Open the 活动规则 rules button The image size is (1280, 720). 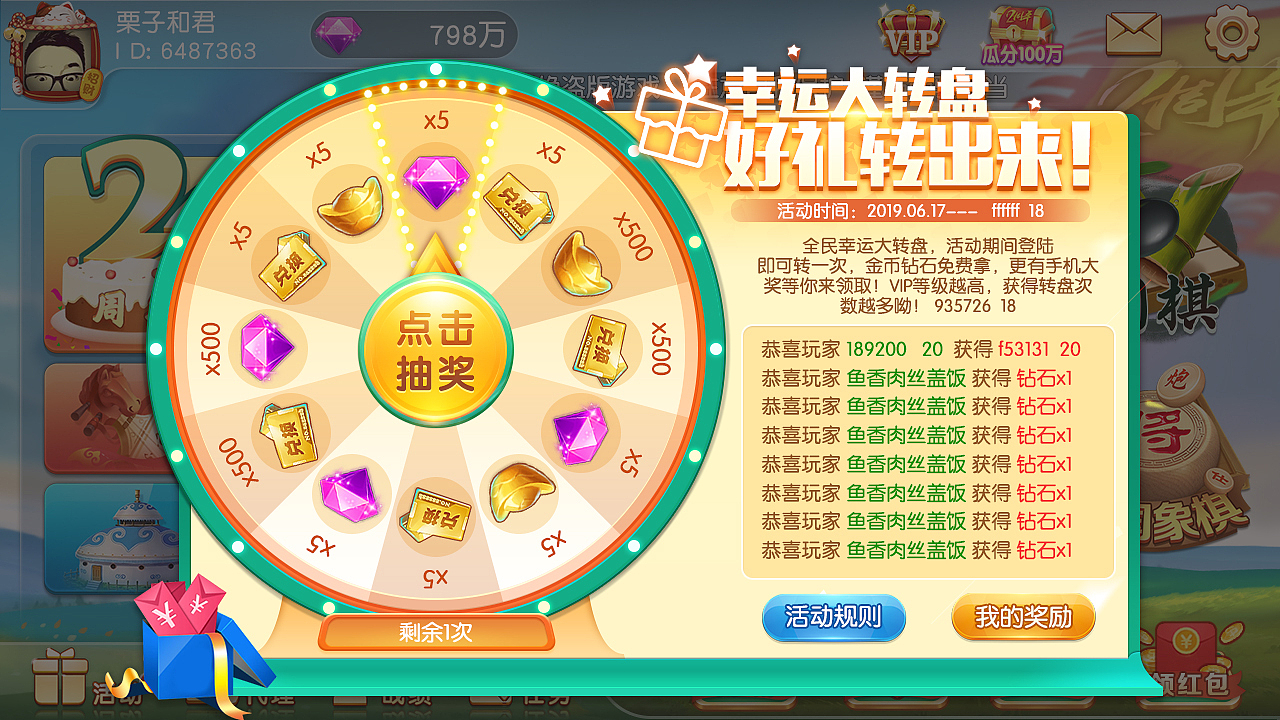click(x=833, y=617)
